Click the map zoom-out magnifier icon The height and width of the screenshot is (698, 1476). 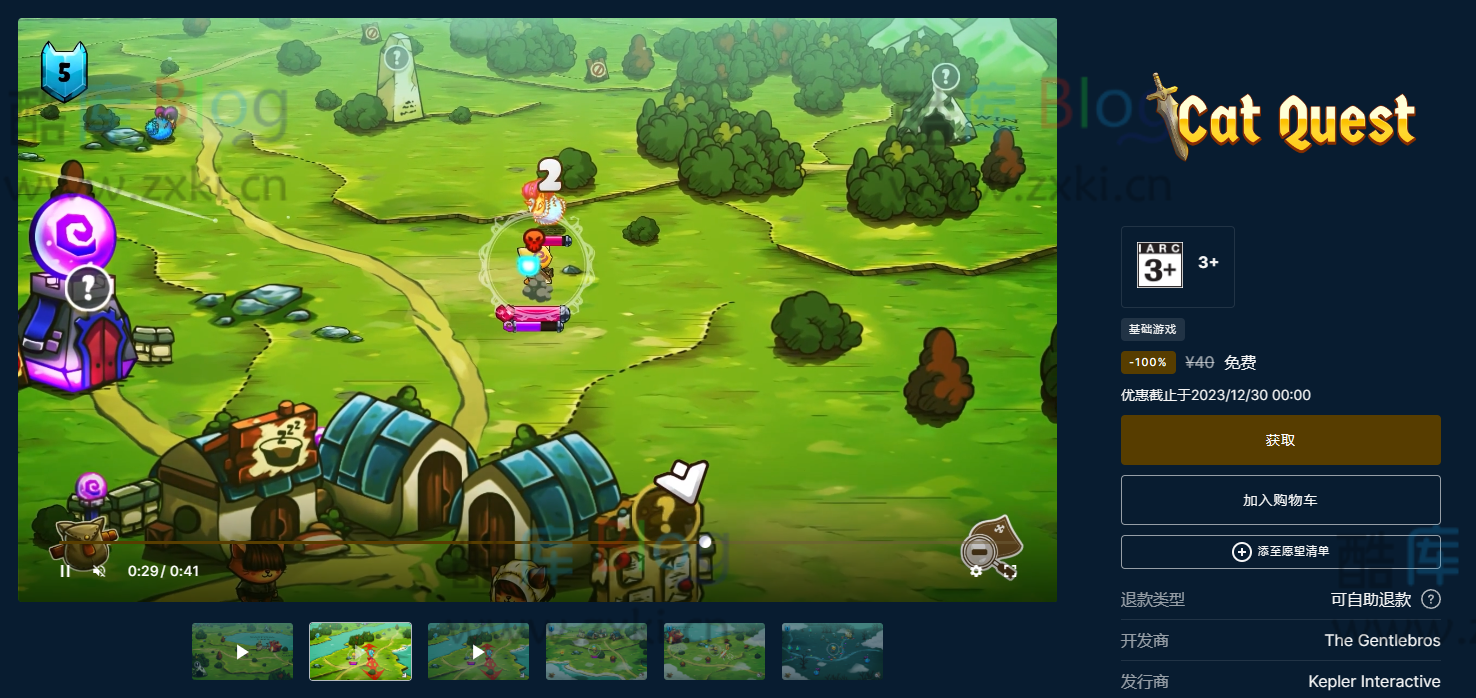point(979,550)
